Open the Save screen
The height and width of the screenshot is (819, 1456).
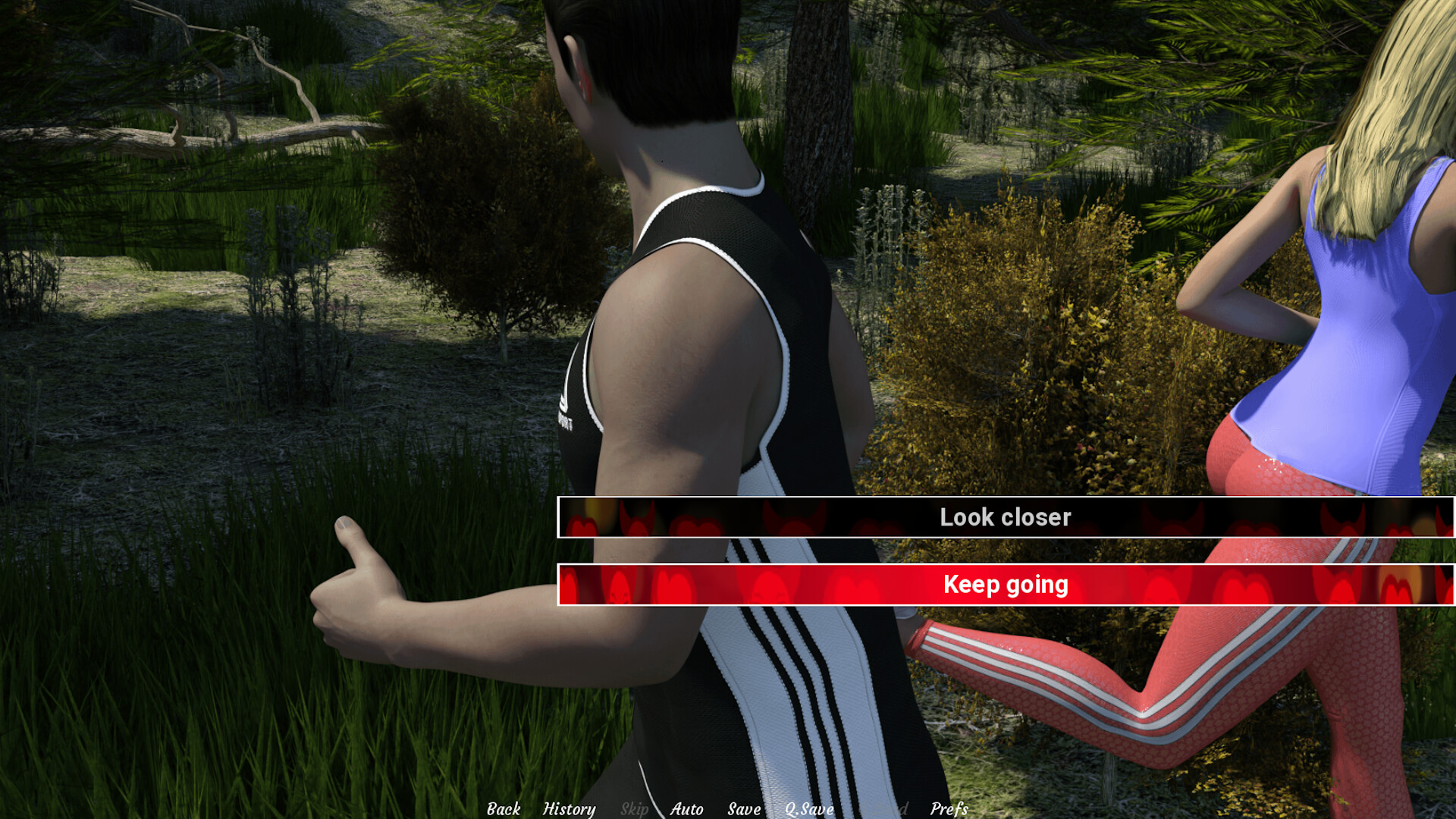[x=745, y=809]
